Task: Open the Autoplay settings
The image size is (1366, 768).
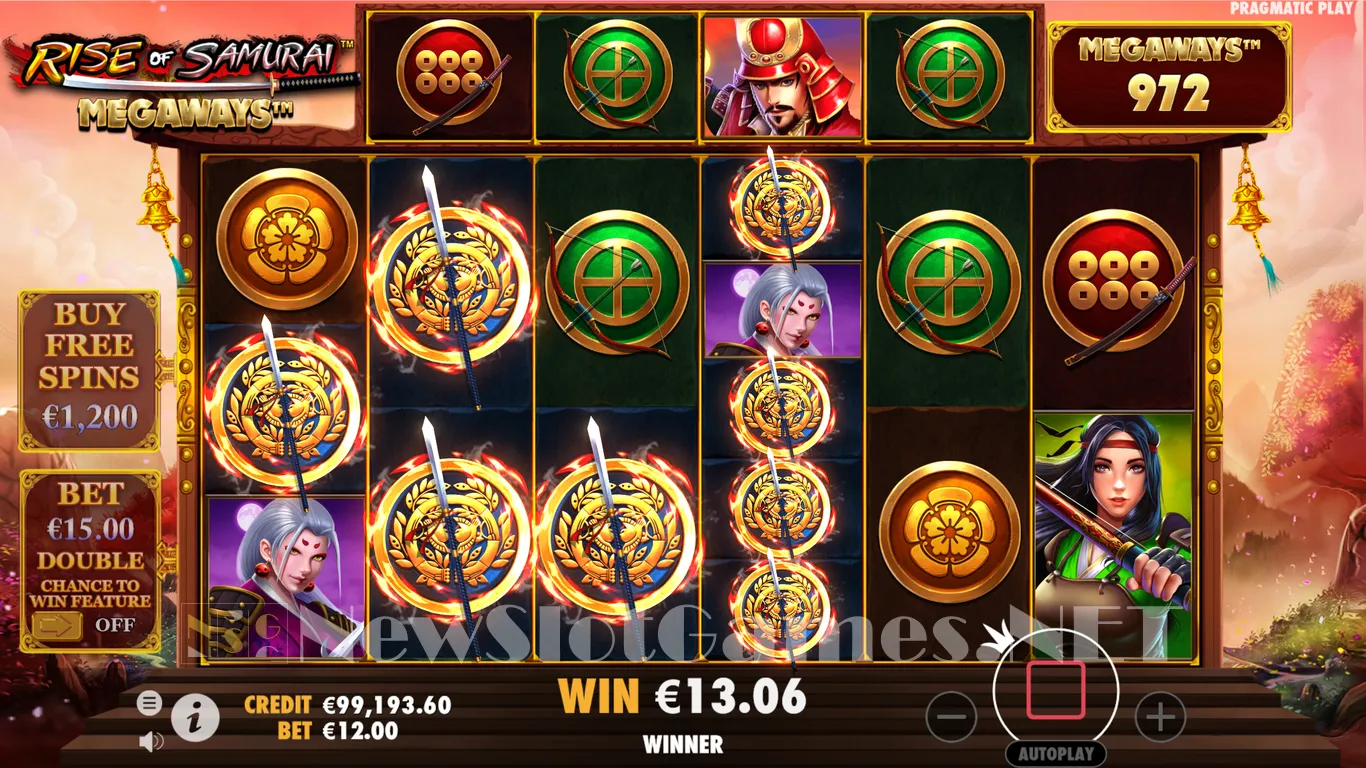Action: [1055, 753]
